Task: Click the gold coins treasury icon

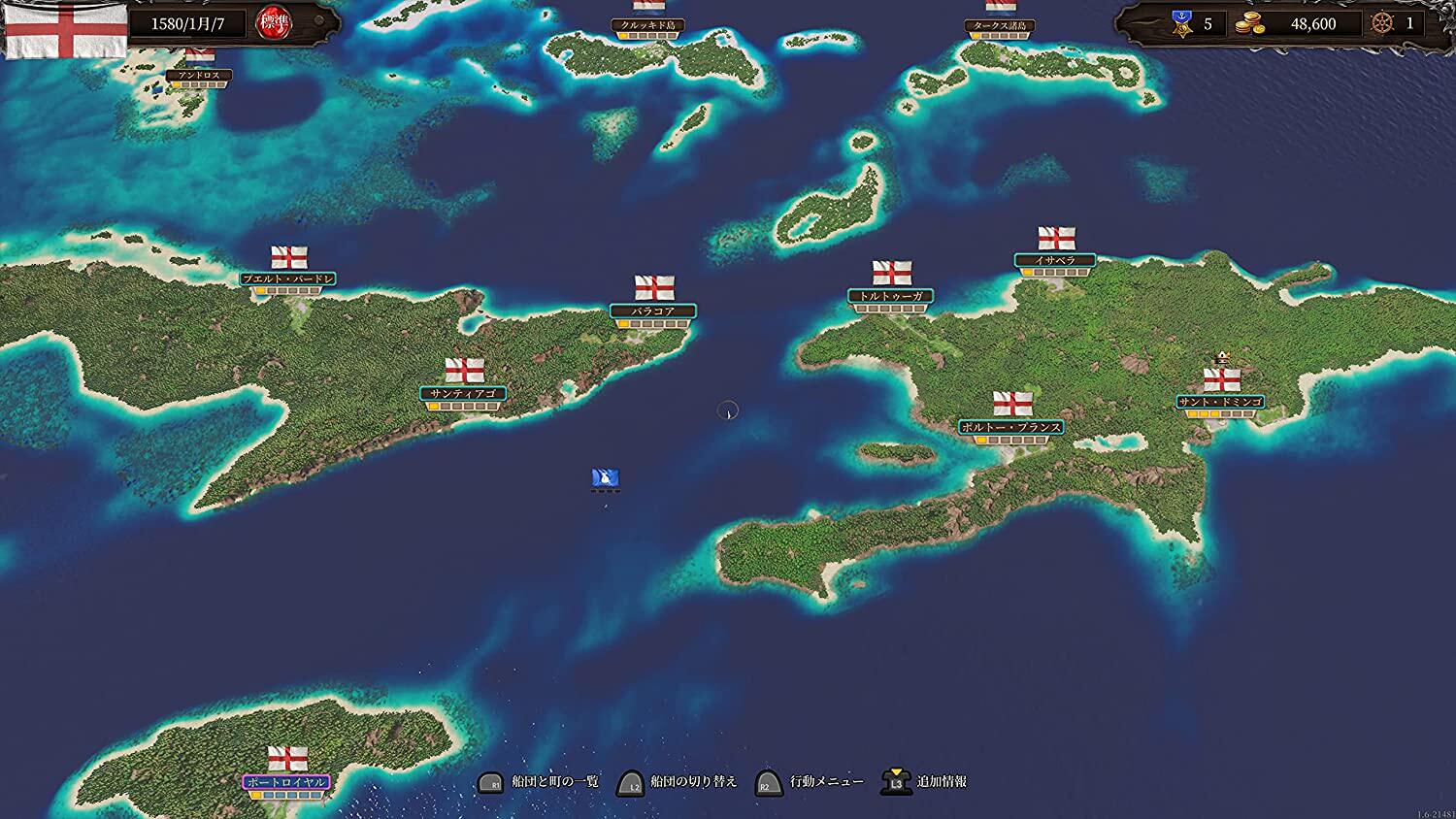Action: (1249, 24)
